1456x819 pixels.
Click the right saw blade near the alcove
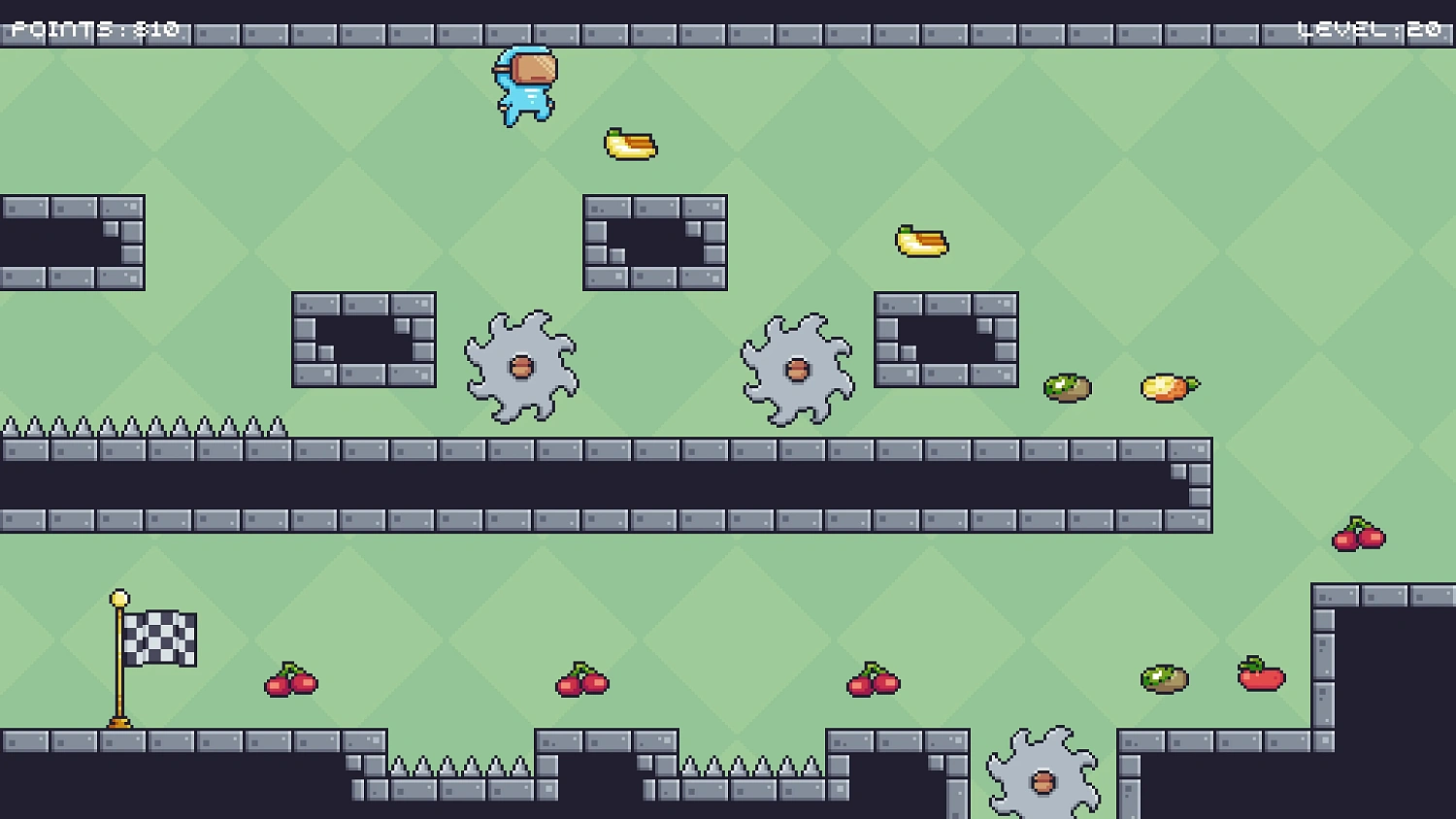pyautogui.click(x=798, y=369)
